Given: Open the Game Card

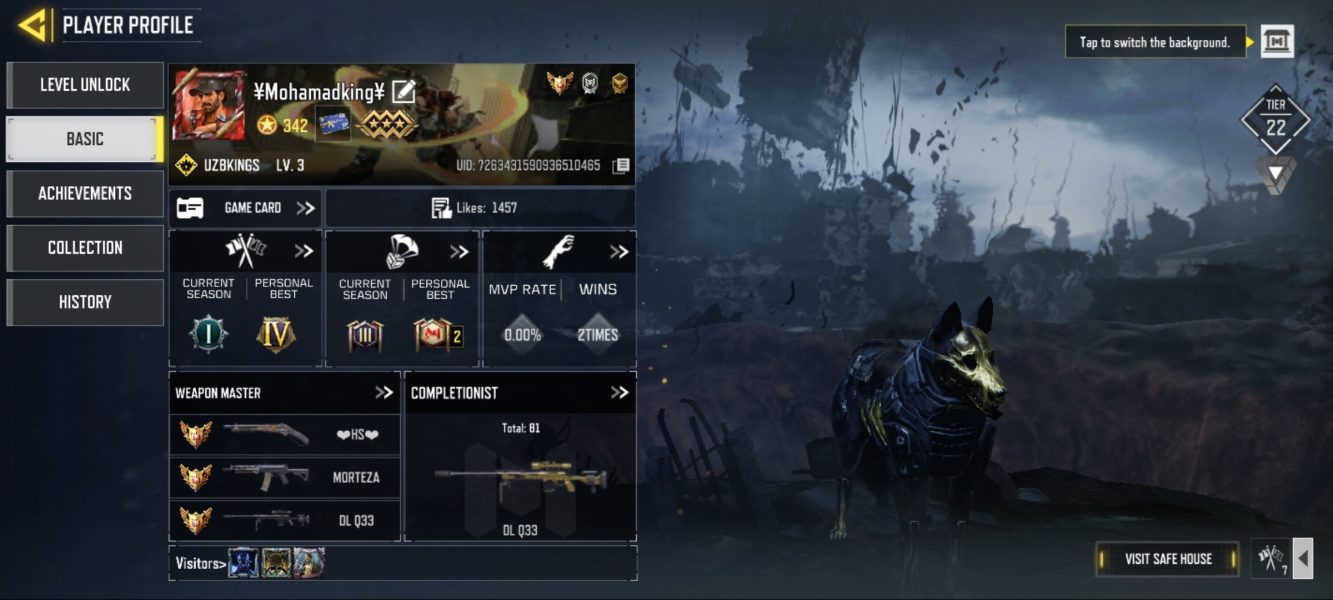Looking at the screenshot, I should (x=246, y=208).
